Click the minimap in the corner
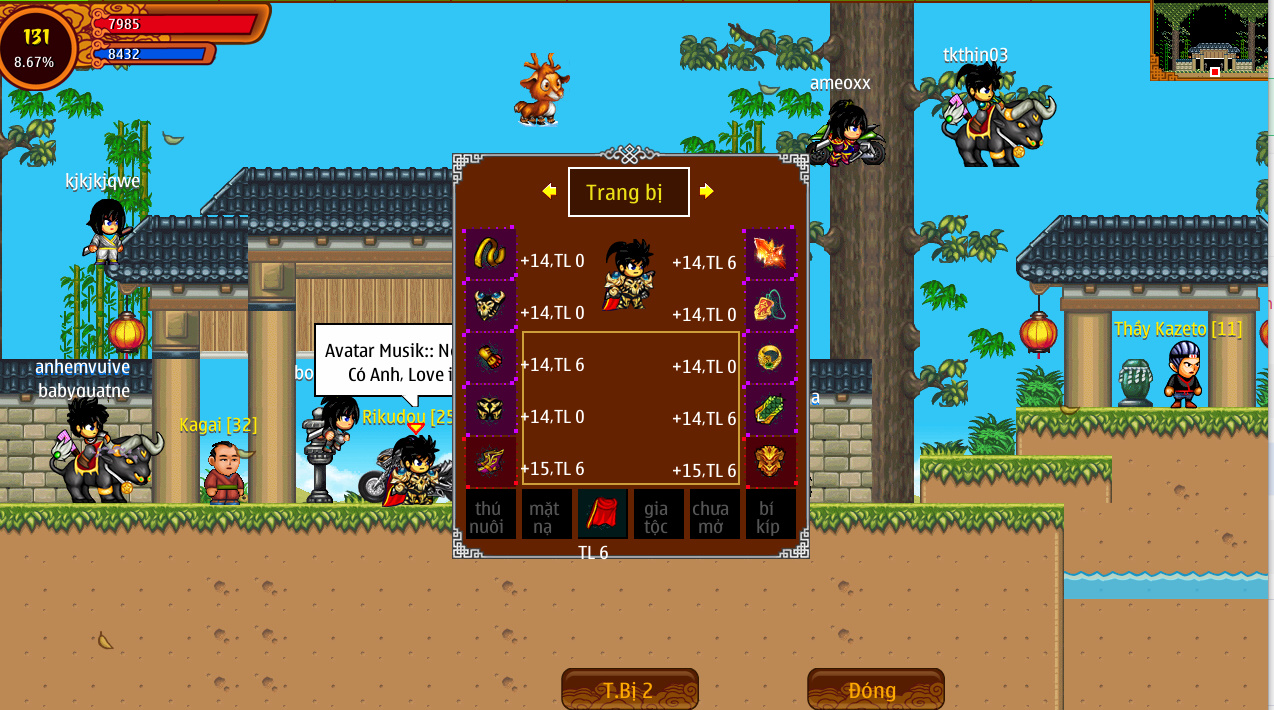This screenshot has height=710, width=1274. pyautogui.click(x=1211, y=40)
